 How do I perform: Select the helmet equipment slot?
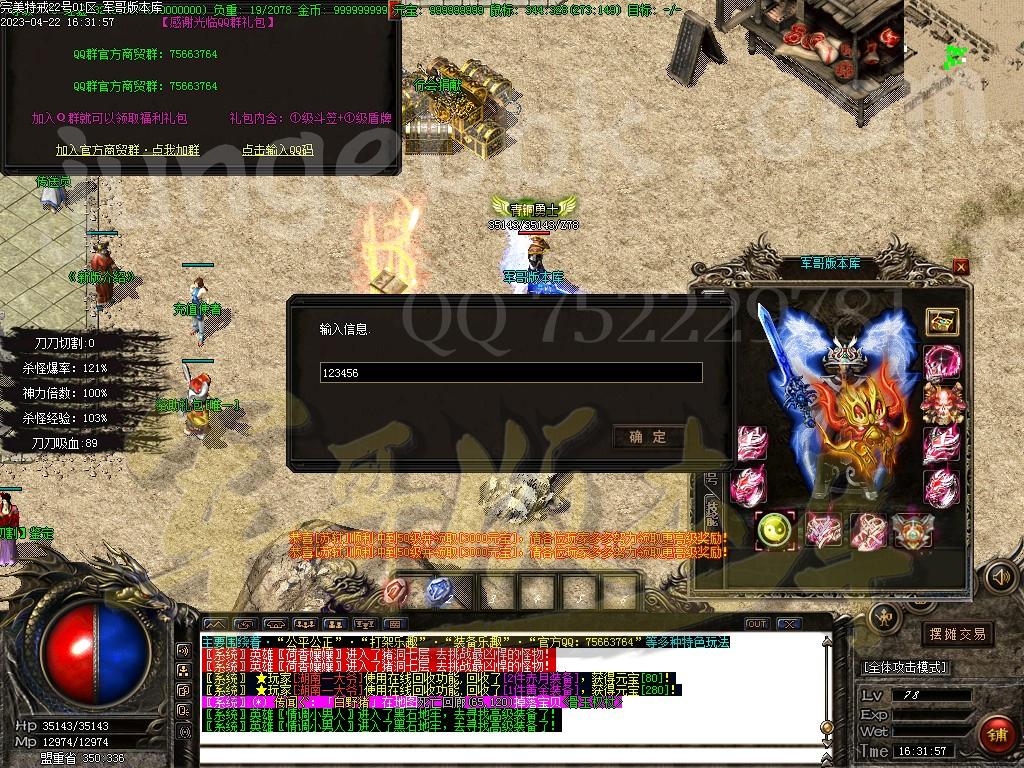843,356
